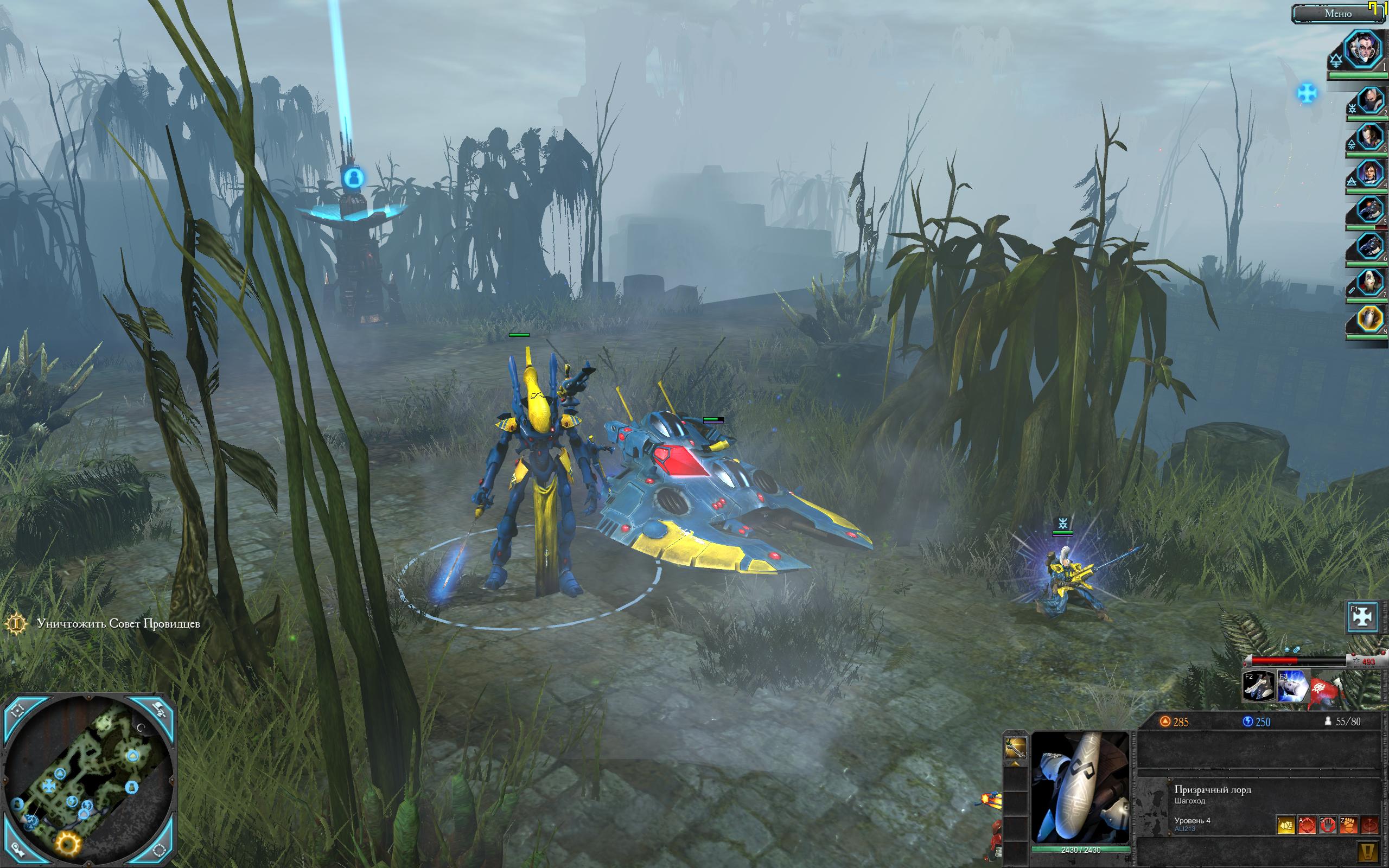Issue the attack-move command icon
Viewport: 1389px width, 868px height.
tap(1307, 826)
